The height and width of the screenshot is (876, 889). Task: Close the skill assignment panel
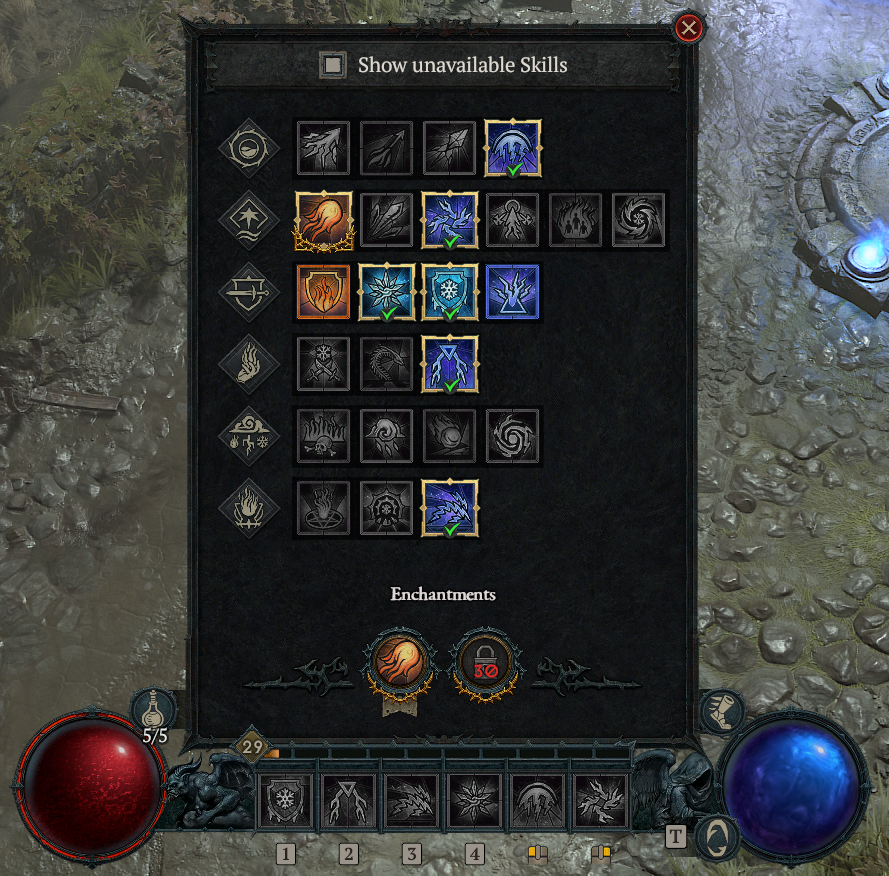click(x=688, y=28)
